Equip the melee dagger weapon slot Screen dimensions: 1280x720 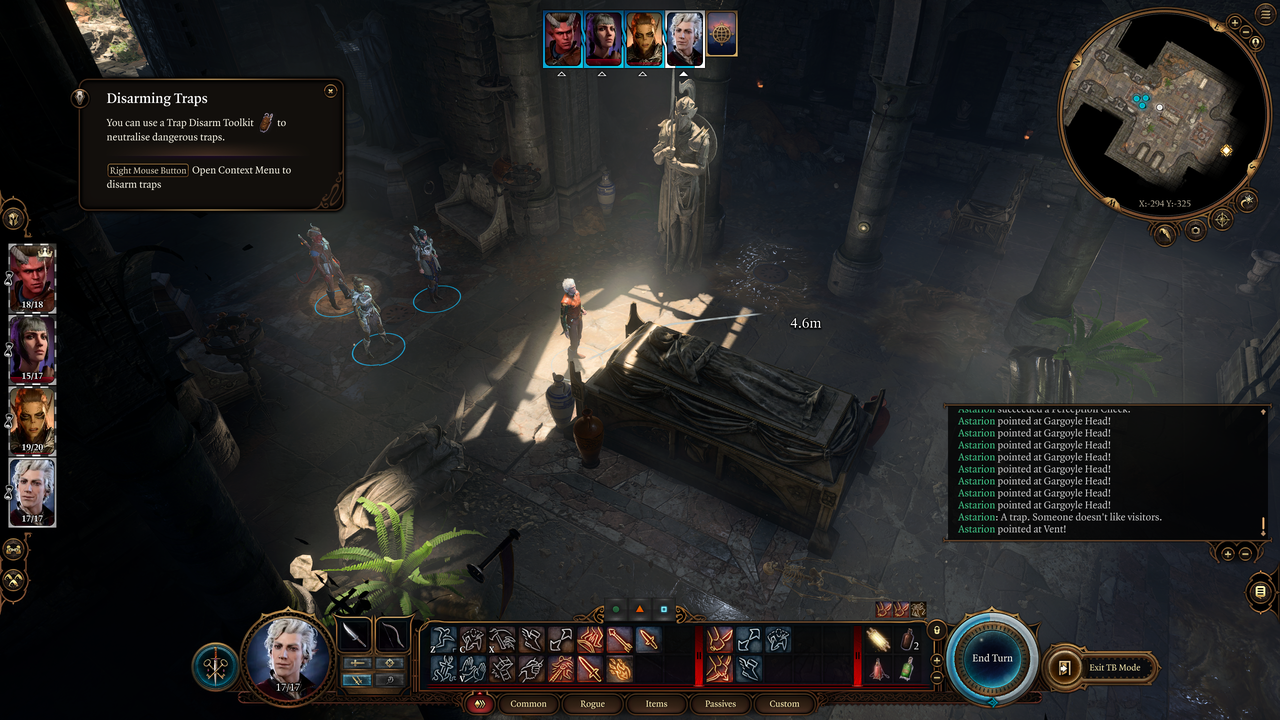354,634
